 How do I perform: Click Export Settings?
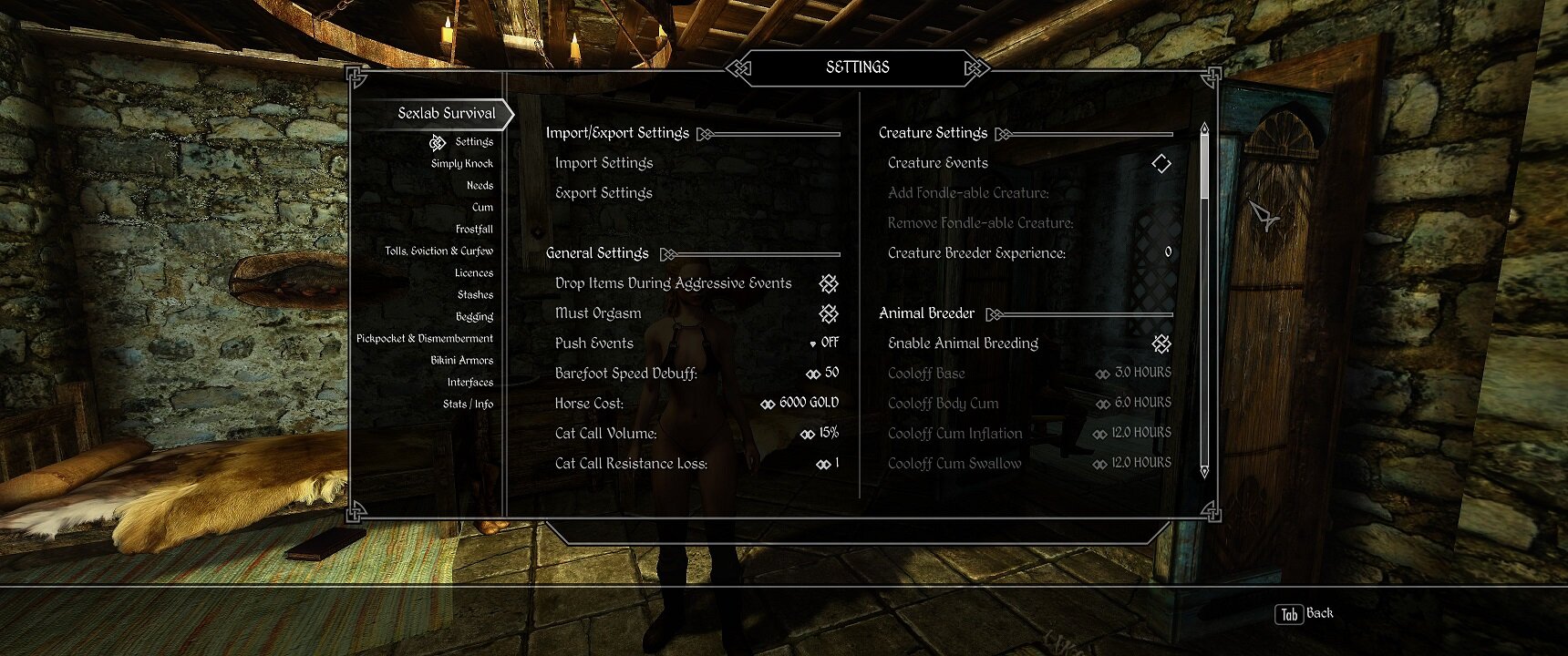coord(603,192)
